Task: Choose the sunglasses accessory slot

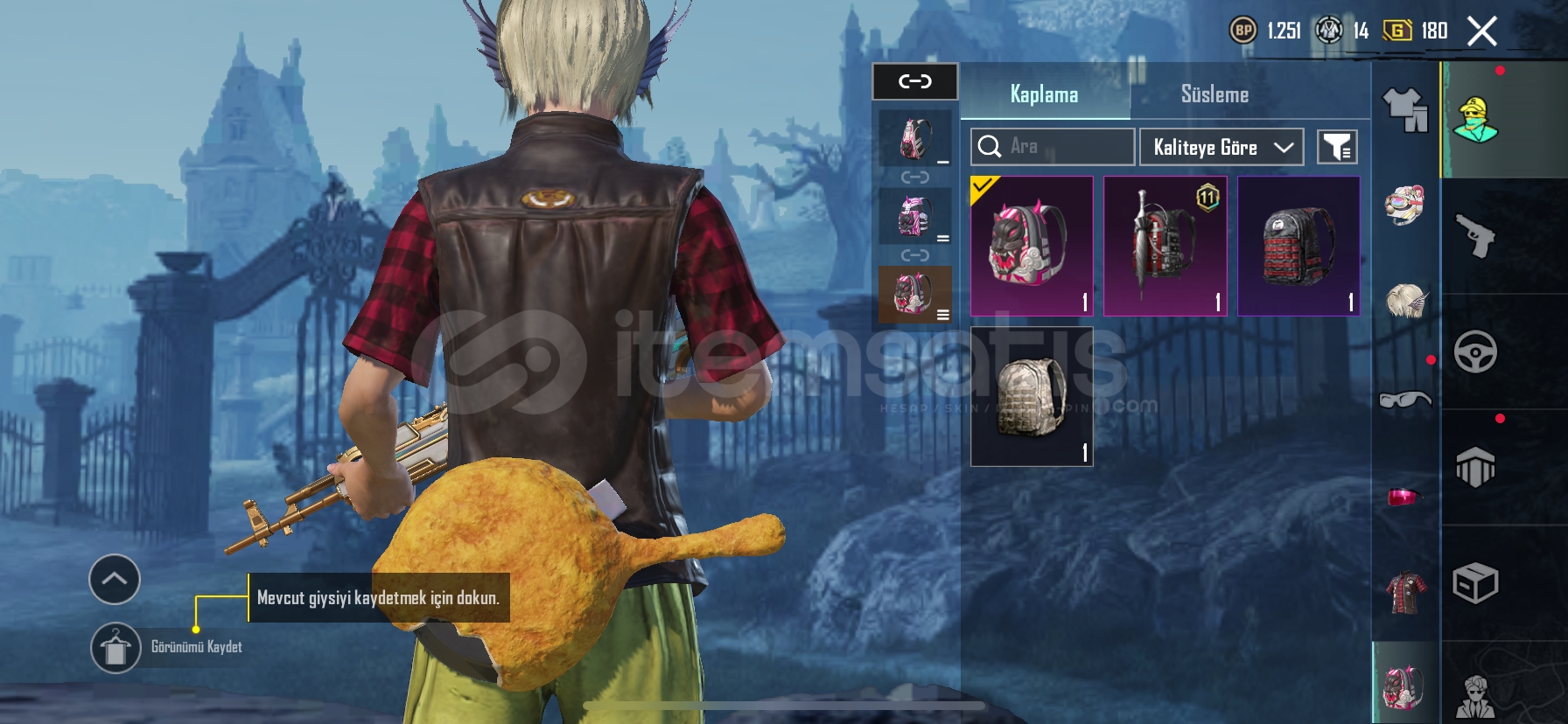Action: click(1405, 399)
